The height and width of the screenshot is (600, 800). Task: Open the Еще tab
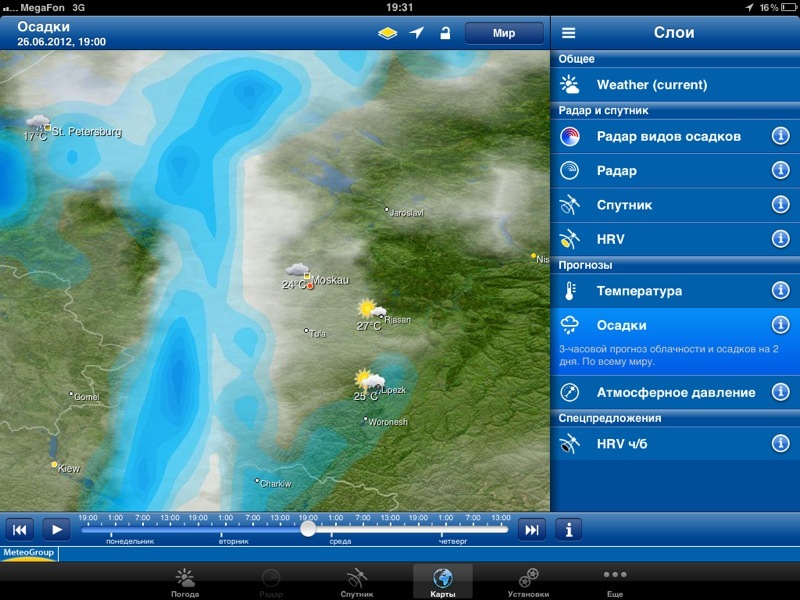click(x=614, y=581)
